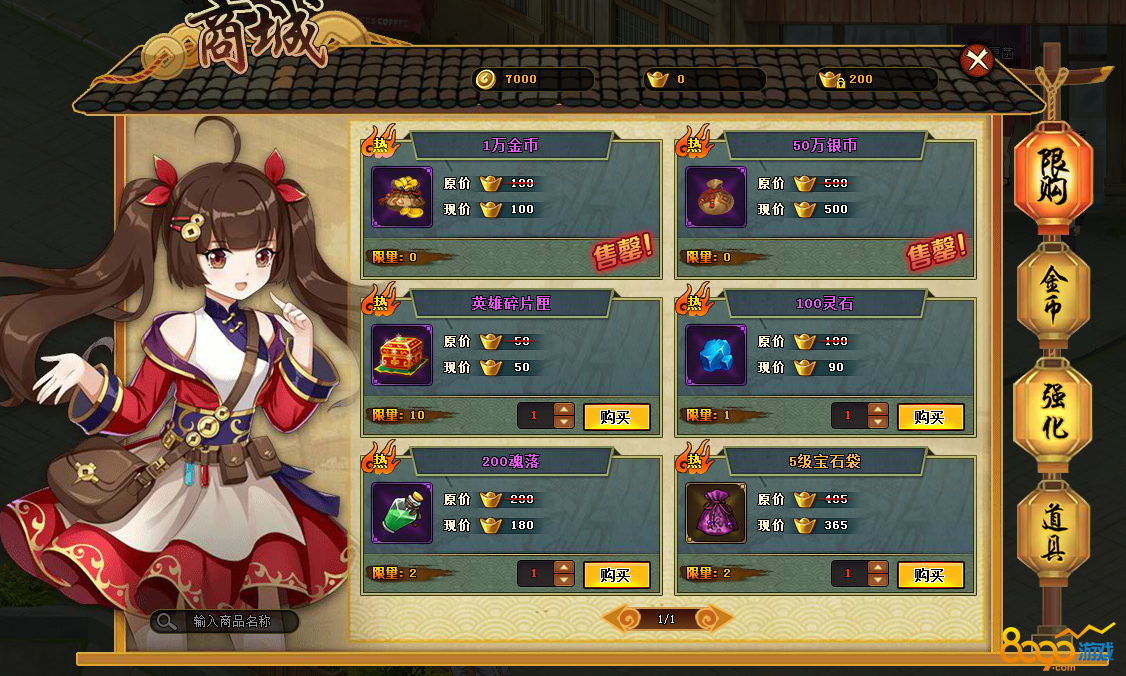1126x676 pixels.
Task: Close the shop window
Action: click(975, 61)
